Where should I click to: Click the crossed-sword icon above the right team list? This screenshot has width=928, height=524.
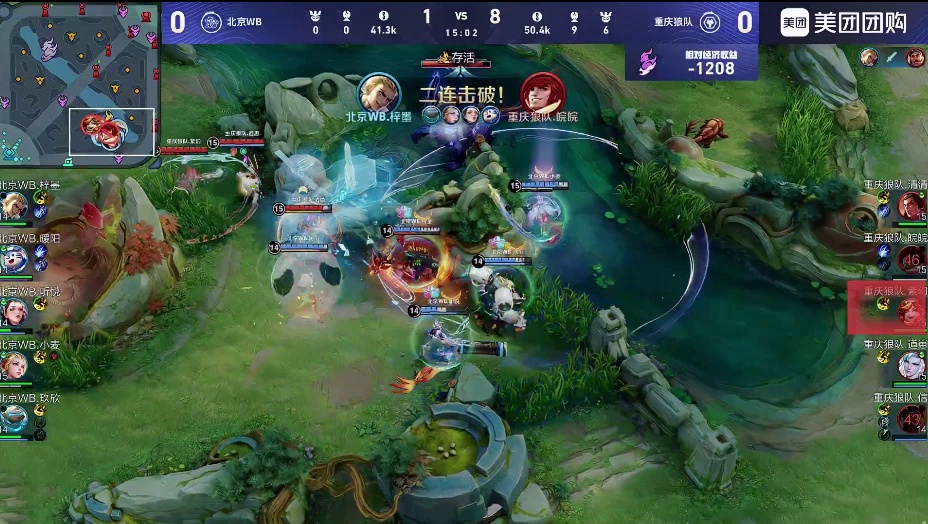tap(892, 57)
